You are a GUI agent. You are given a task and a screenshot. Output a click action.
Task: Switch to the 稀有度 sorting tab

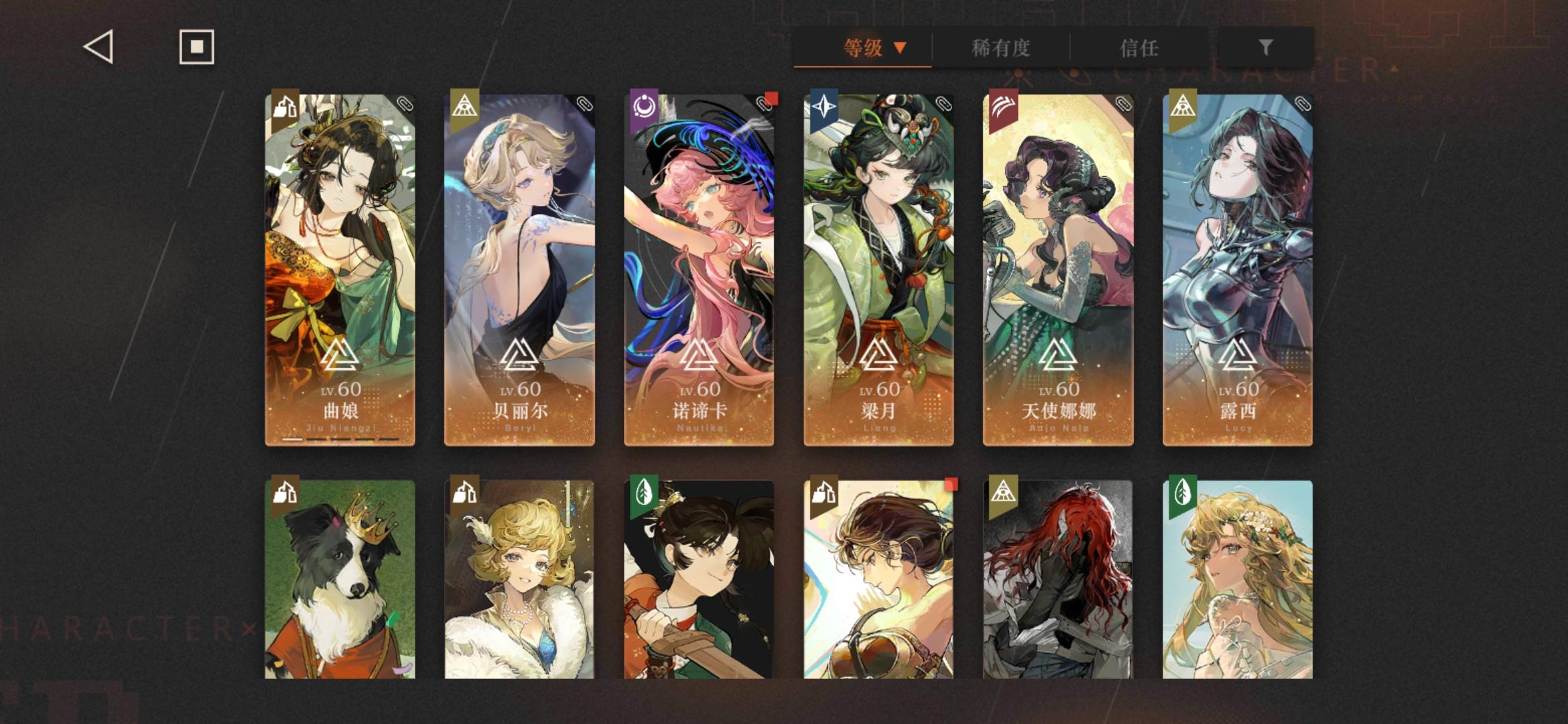click(1001, 48)
